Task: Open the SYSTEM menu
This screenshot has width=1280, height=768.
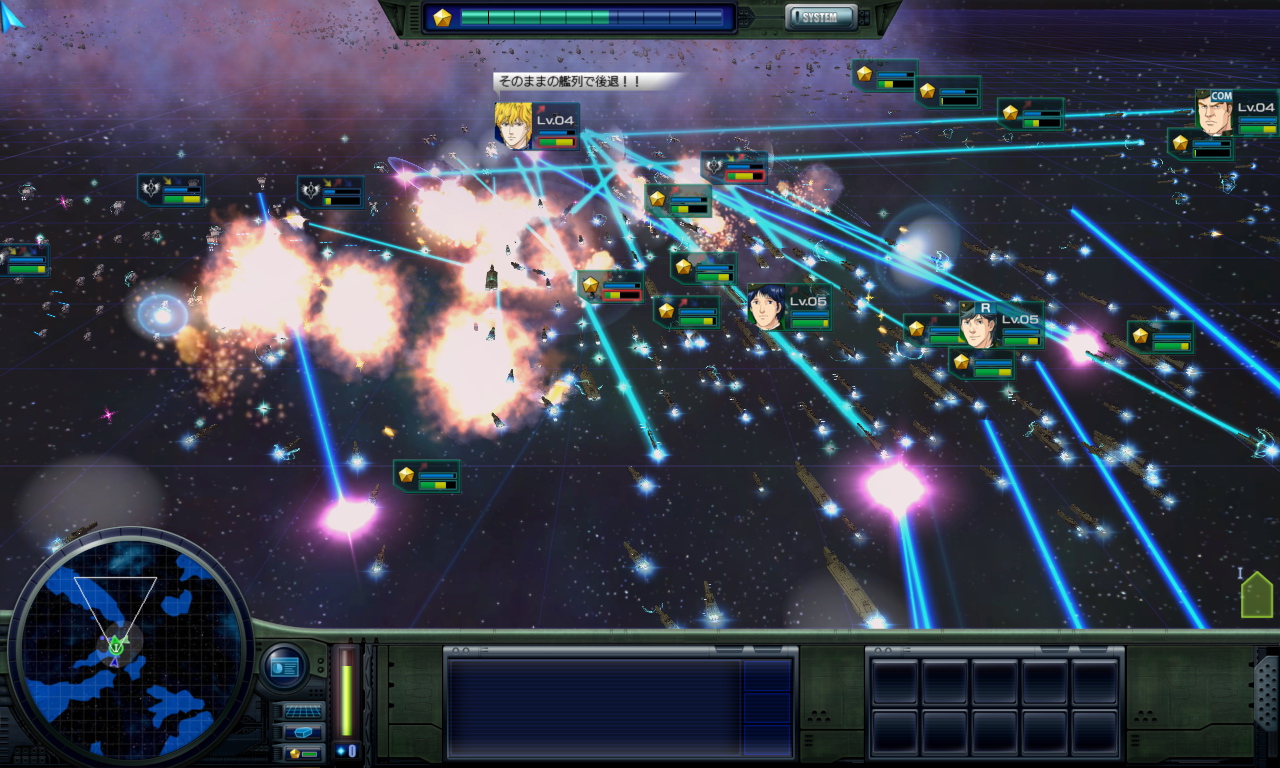Action: tap(820, 17)
